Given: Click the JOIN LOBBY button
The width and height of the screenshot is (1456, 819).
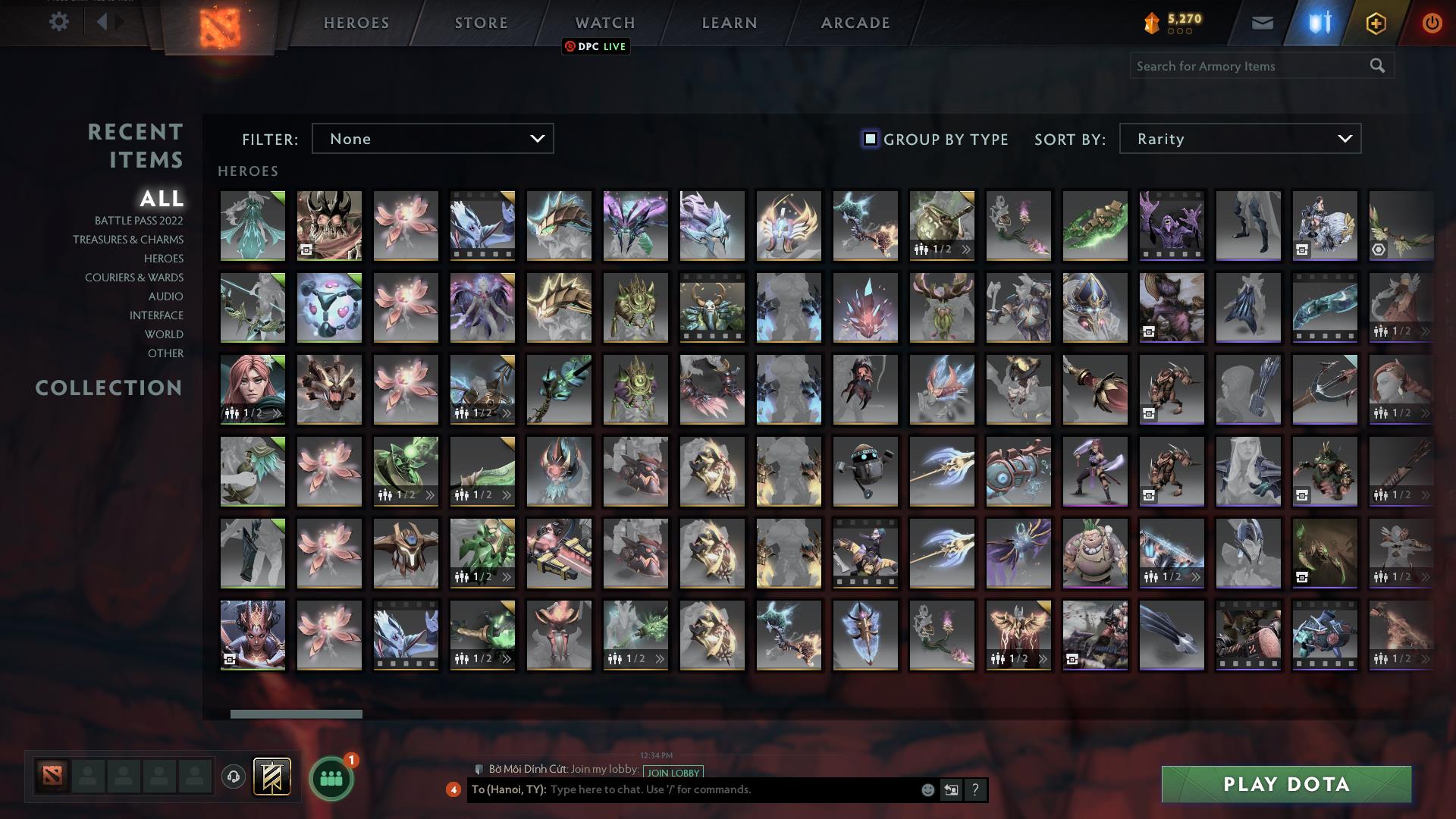Looking at the screenshot, I should pos(670,772).
